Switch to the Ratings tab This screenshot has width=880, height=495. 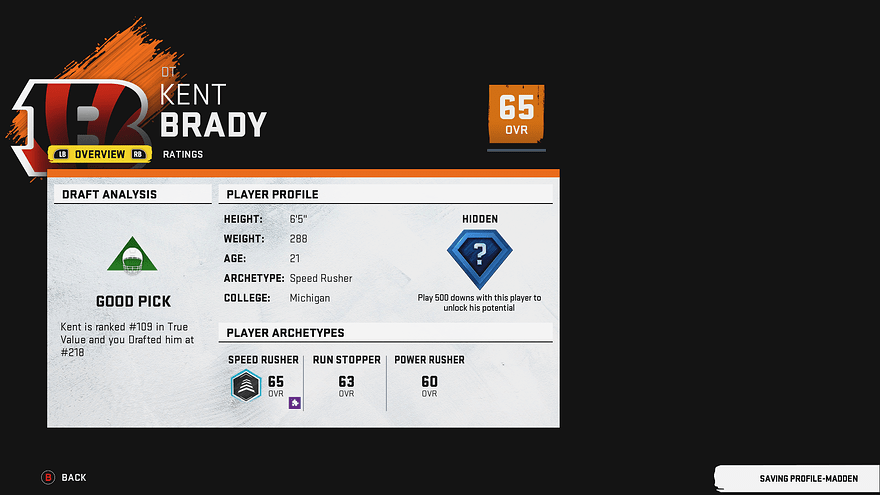coord(183,154)
